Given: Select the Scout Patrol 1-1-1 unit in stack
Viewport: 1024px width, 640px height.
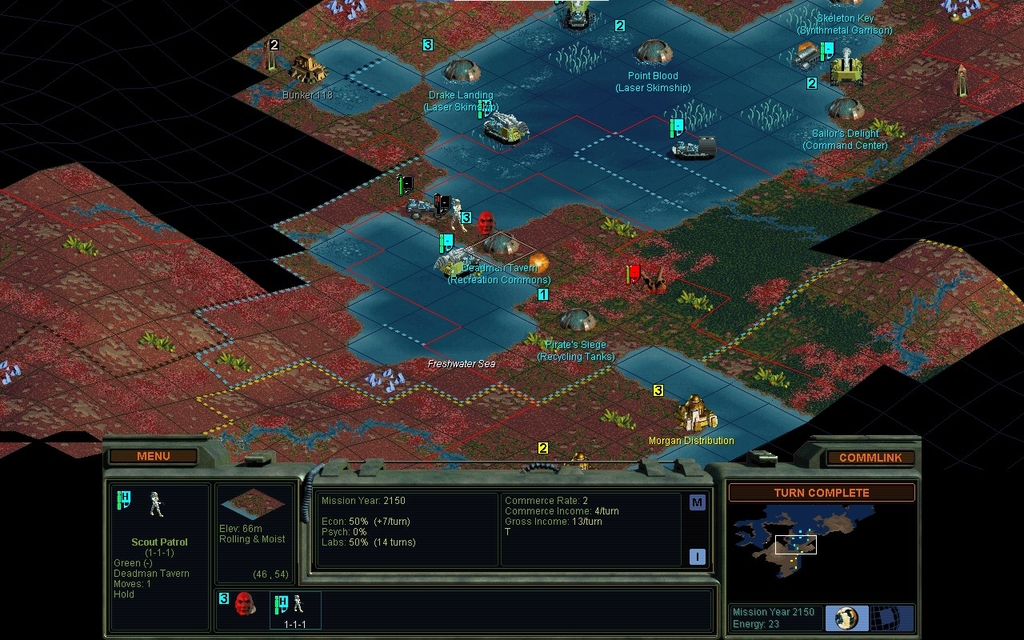Looking at the screenshot, I should tap(295, 609).
